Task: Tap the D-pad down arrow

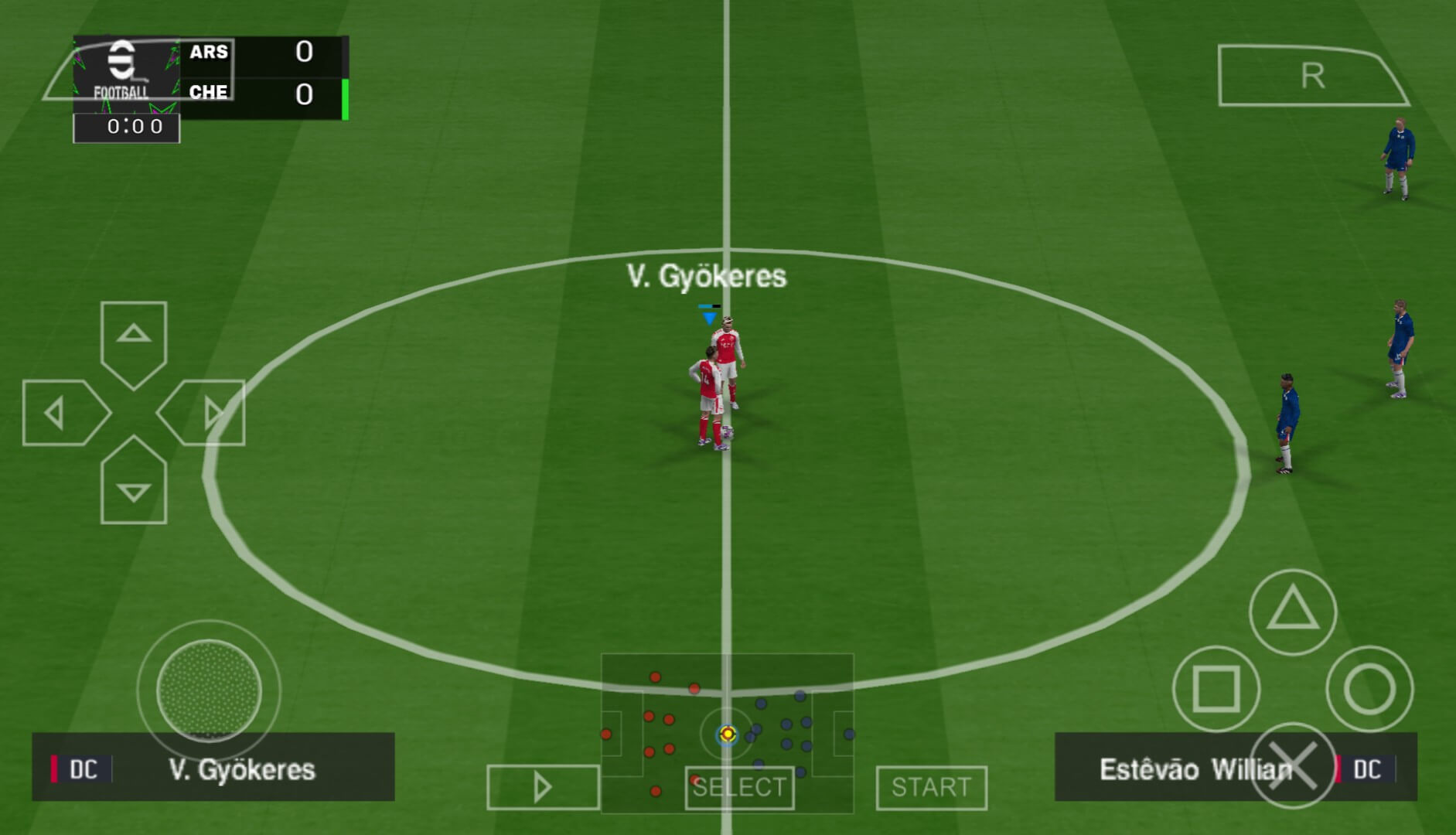Action: (x=133, y=483)
